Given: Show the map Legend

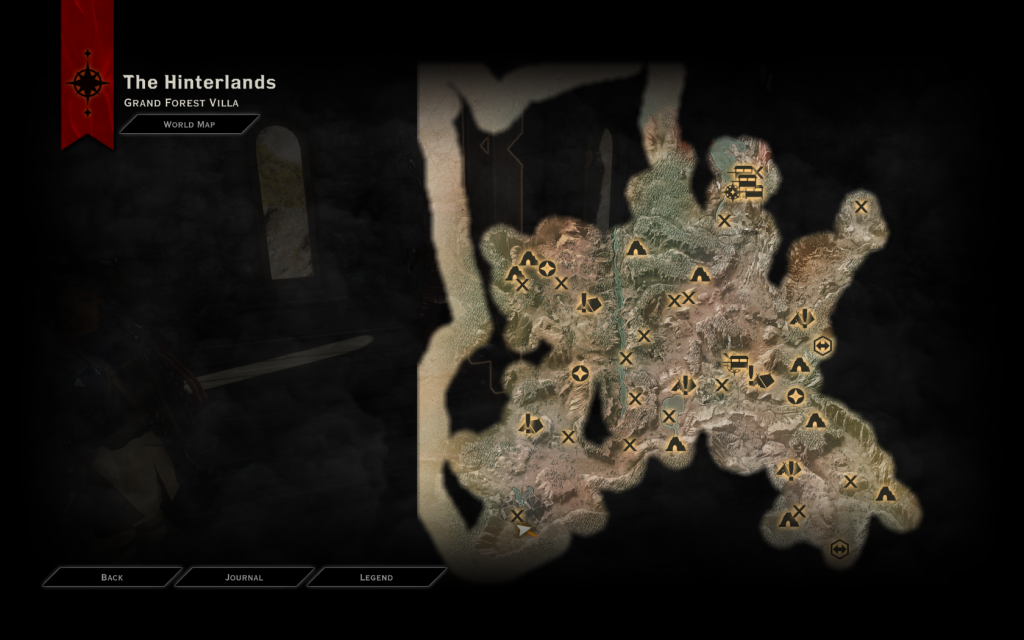Looking at the screenshot, I should pyautogui.click(x=376, y=577).
